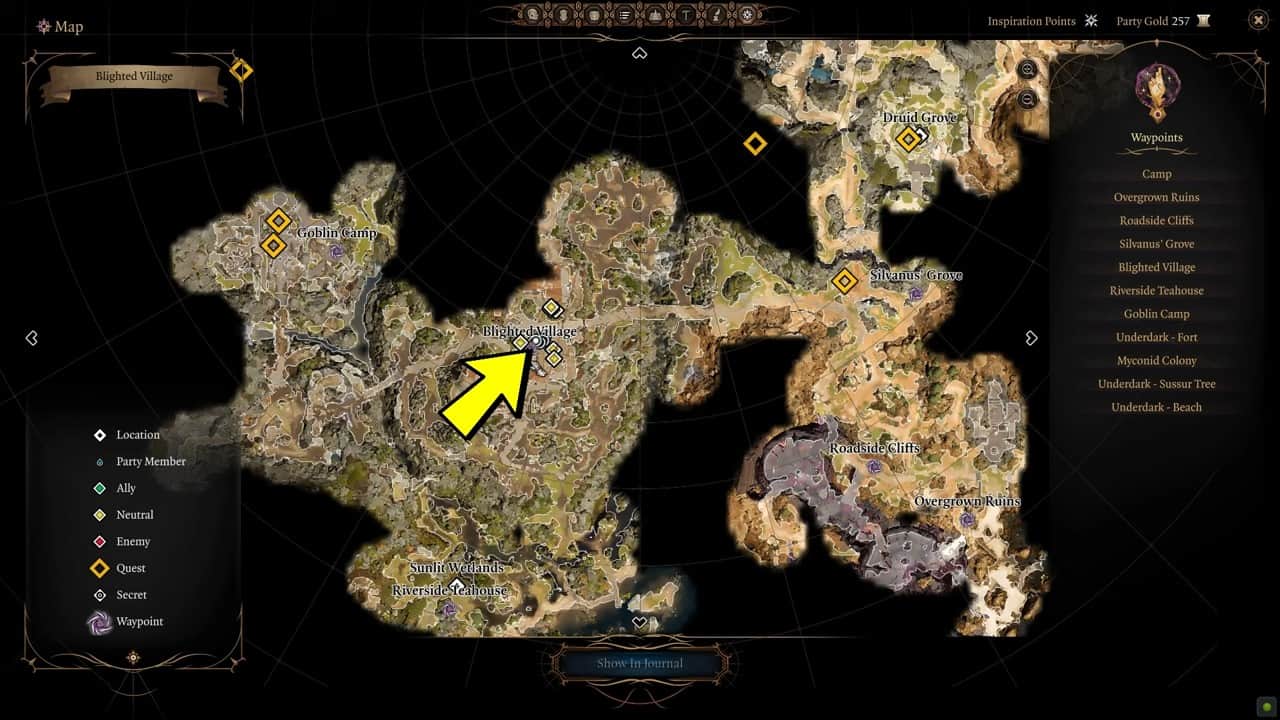Screen dimensions: 1280x720
Task: Click the Inspiration Points sun icon
Action: [1091, 20]
